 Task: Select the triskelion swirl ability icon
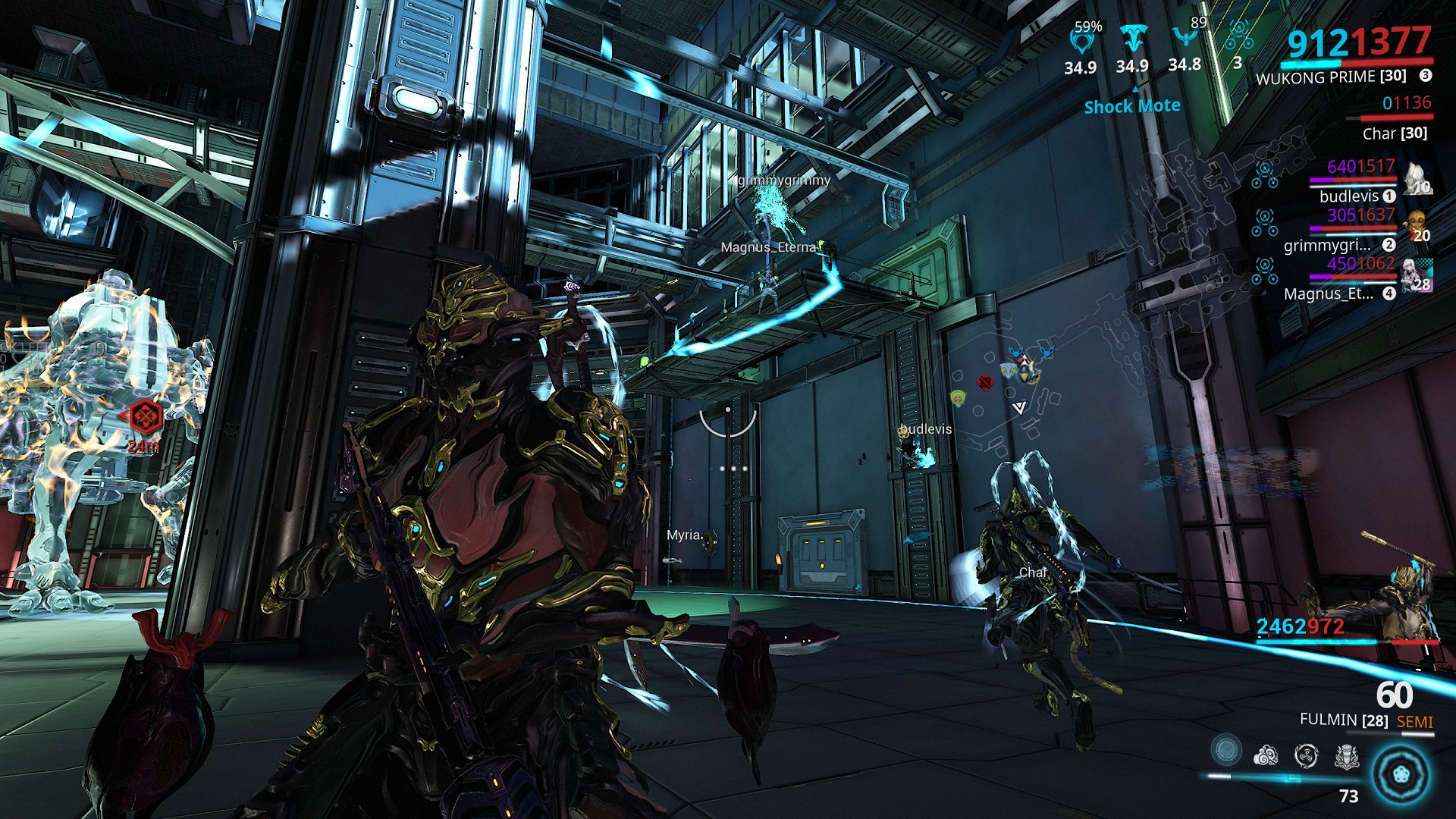[1306, 755]
